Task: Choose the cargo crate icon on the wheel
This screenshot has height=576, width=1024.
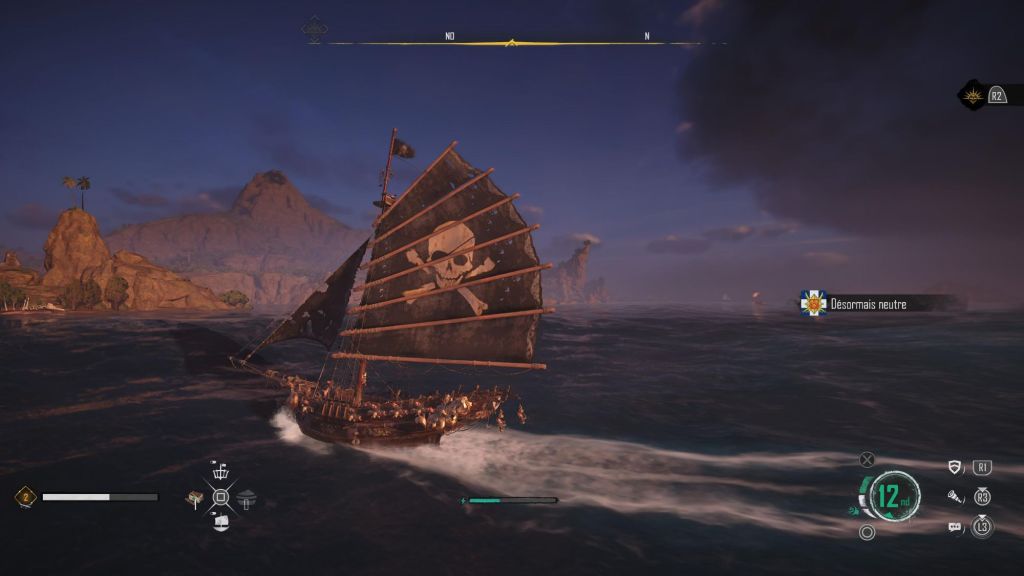Action: pyautogui.click(x=196, y=497)
